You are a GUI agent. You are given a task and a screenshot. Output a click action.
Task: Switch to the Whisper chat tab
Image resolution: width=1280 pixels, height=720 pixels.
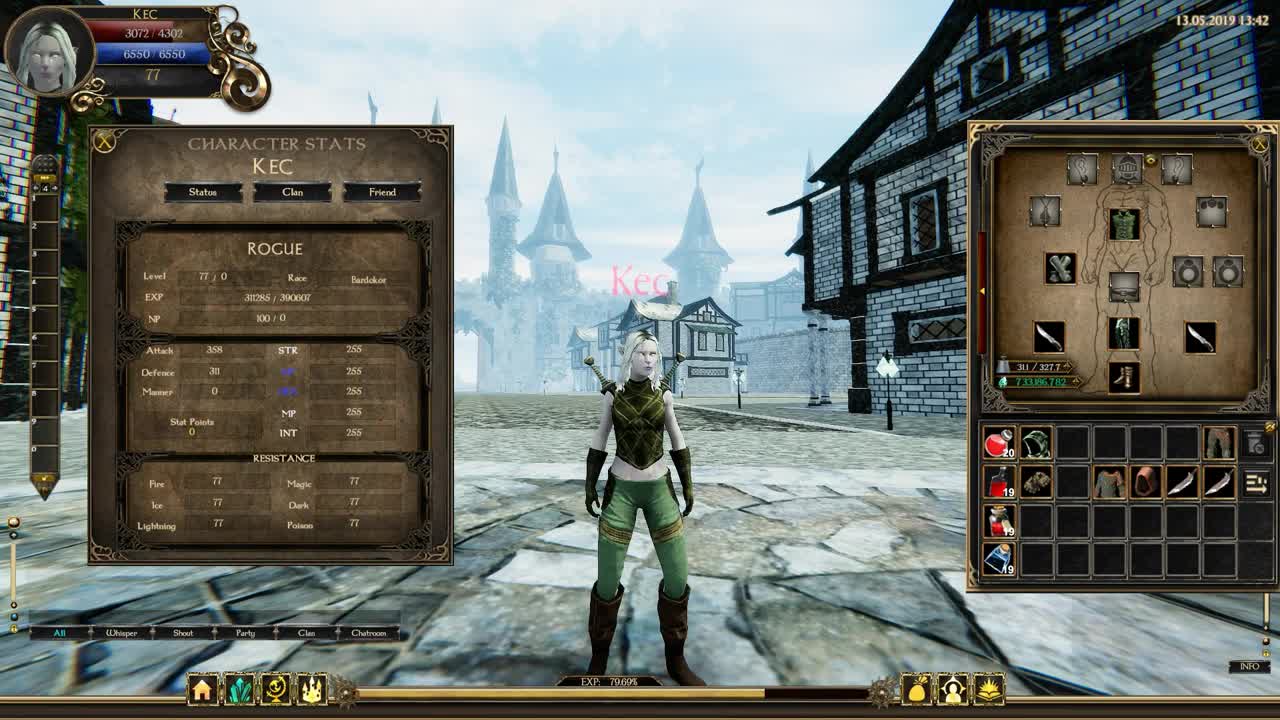click(x=121, y=633)
